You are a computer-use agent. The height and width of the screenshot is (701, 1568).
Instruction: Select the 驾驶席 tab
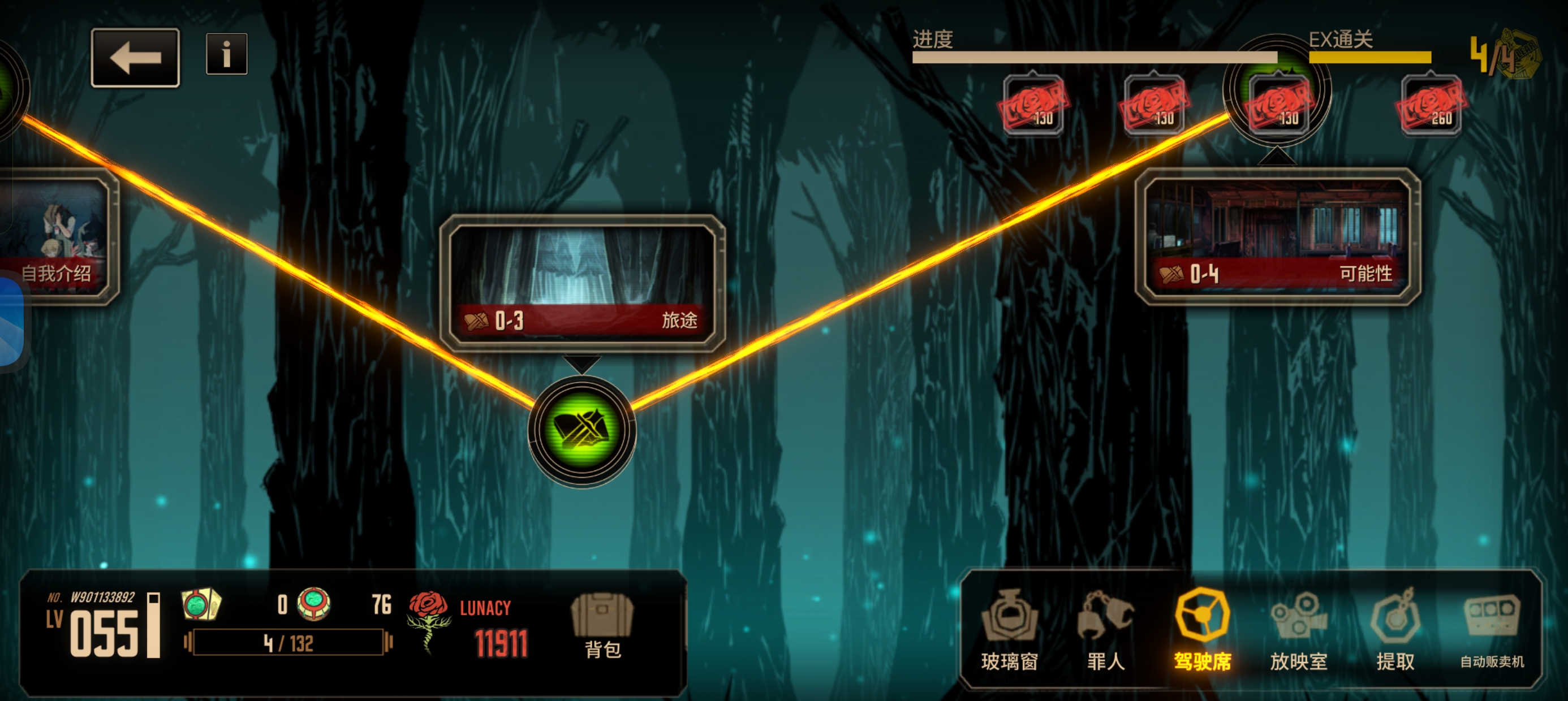(1202, 630)
